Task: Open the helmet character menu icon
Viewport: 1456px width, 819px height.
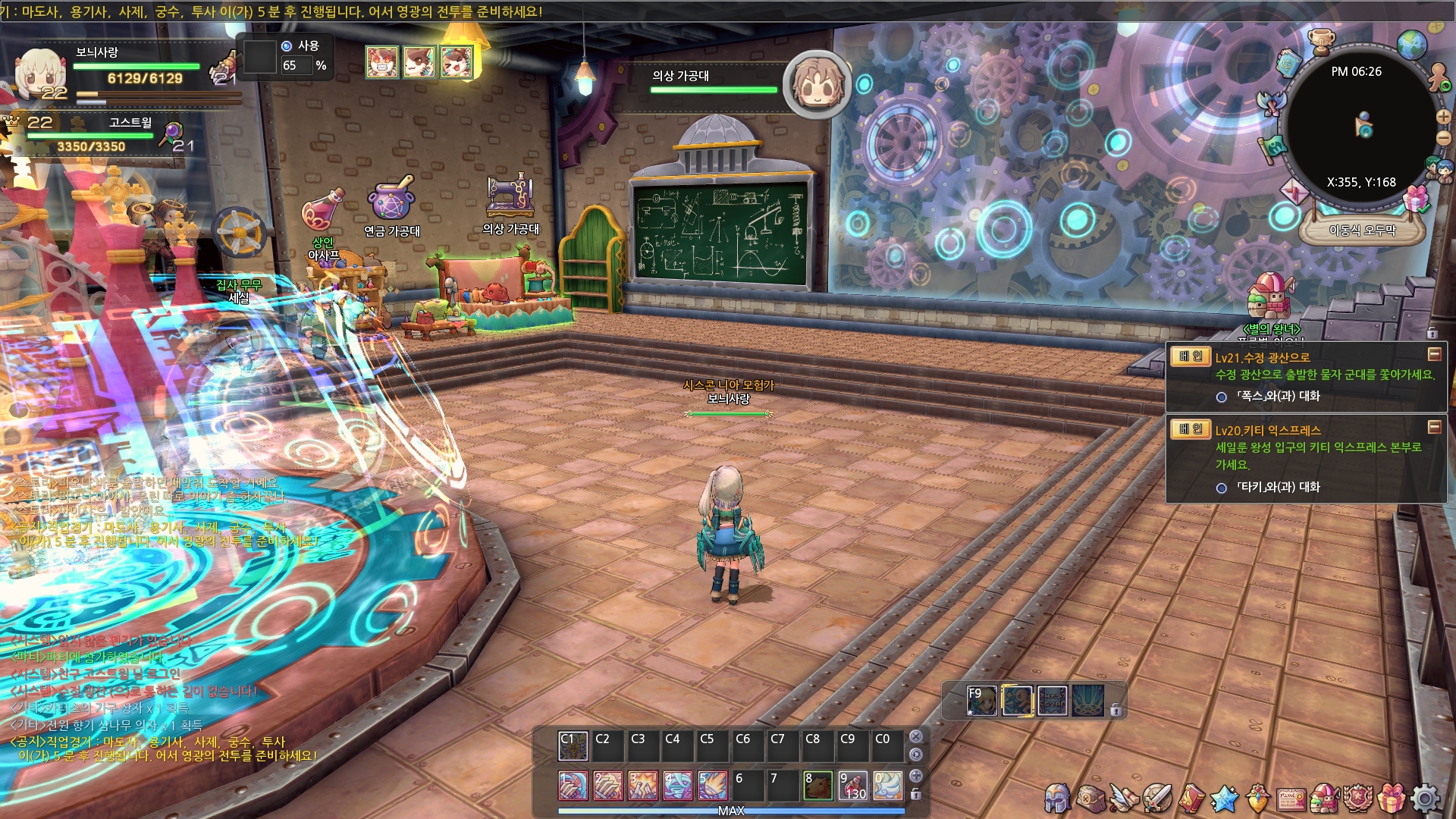Action: [1057, 798]
